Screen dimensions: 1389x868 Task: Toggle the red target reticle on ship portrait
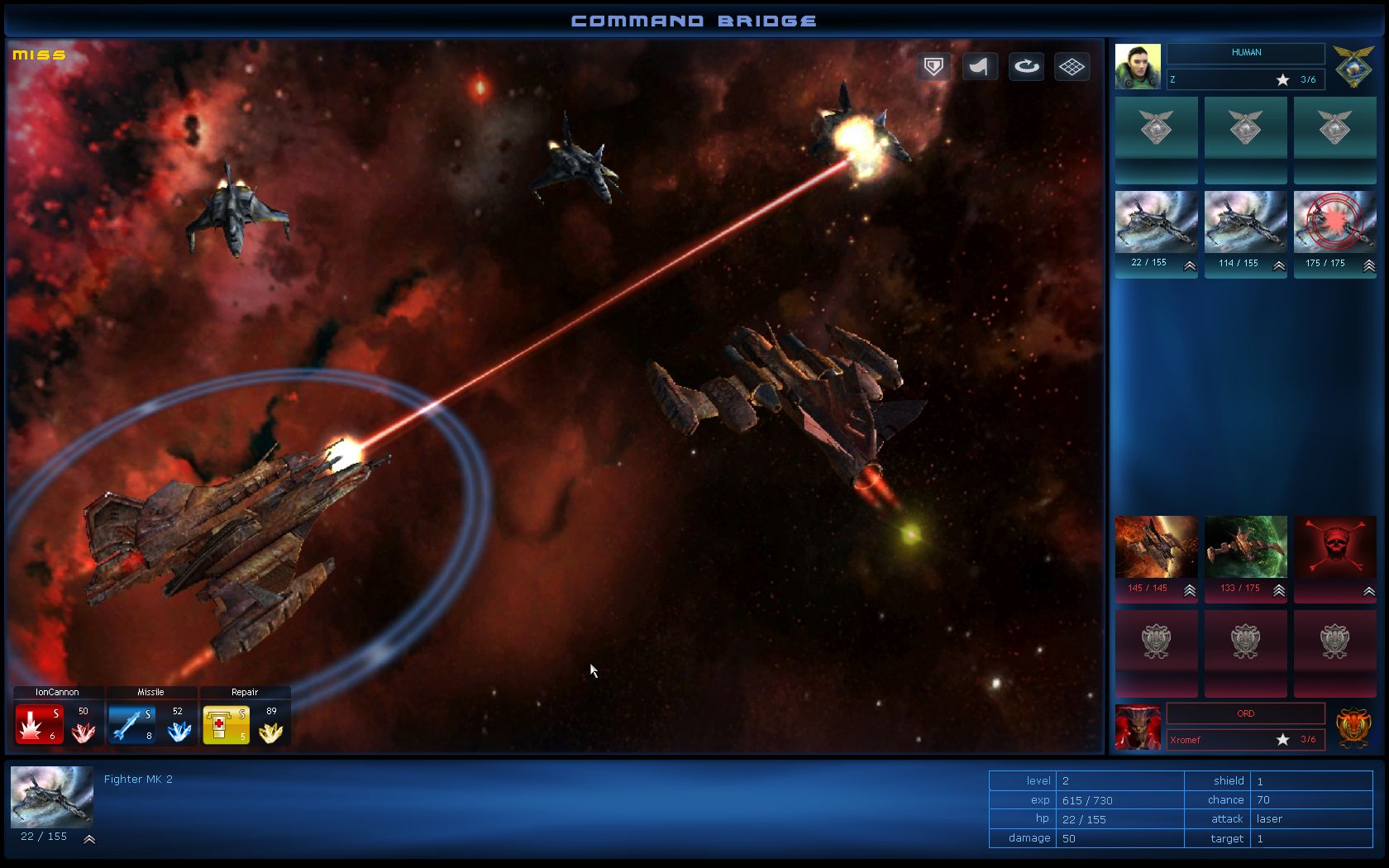pos(1334,222)
